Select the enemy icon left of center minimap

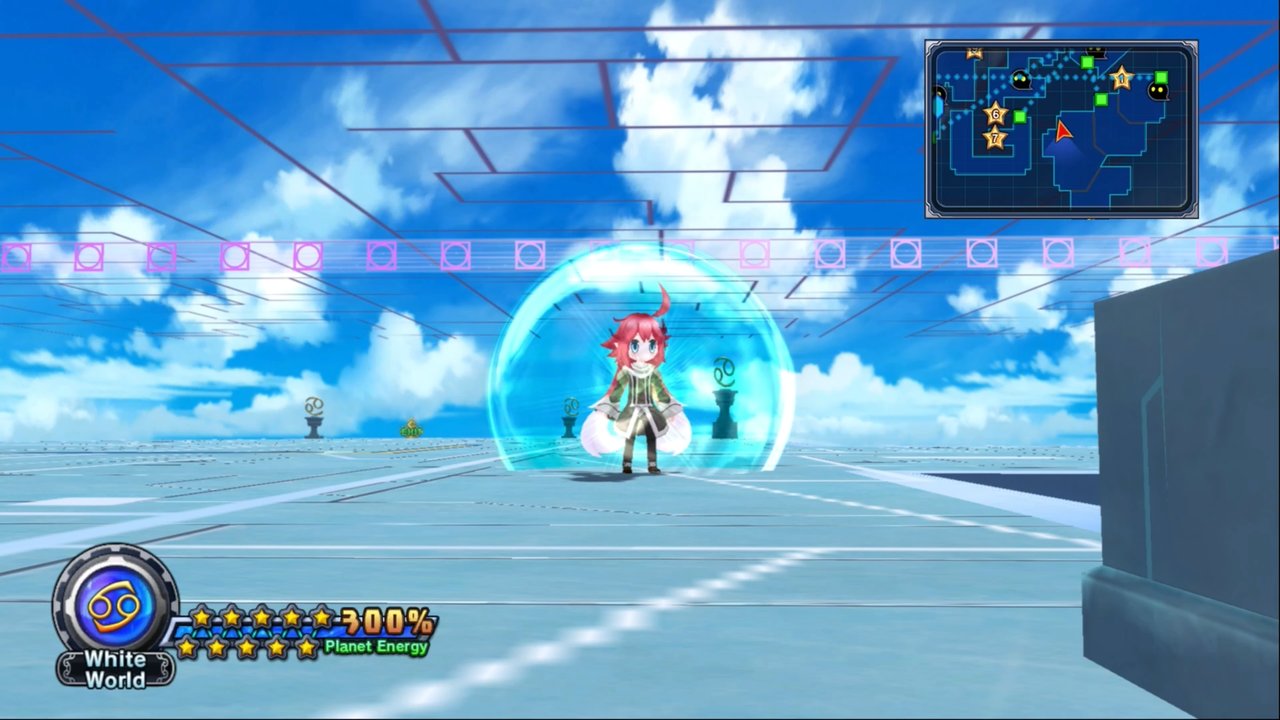coord(1021,81)
